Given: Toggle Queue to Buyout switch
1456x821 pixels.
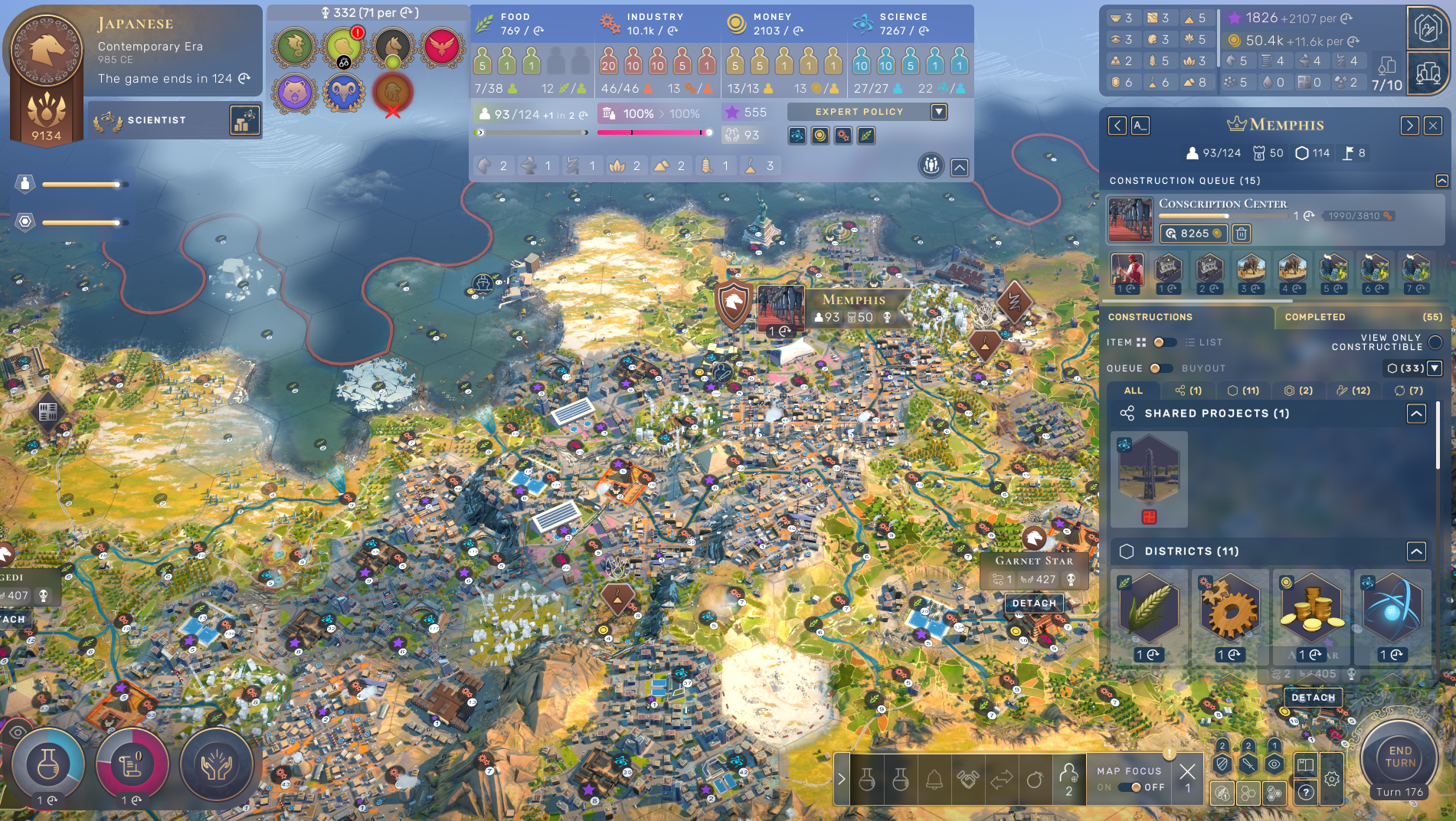Looking at the screenshot, I should click(1160, 368).
